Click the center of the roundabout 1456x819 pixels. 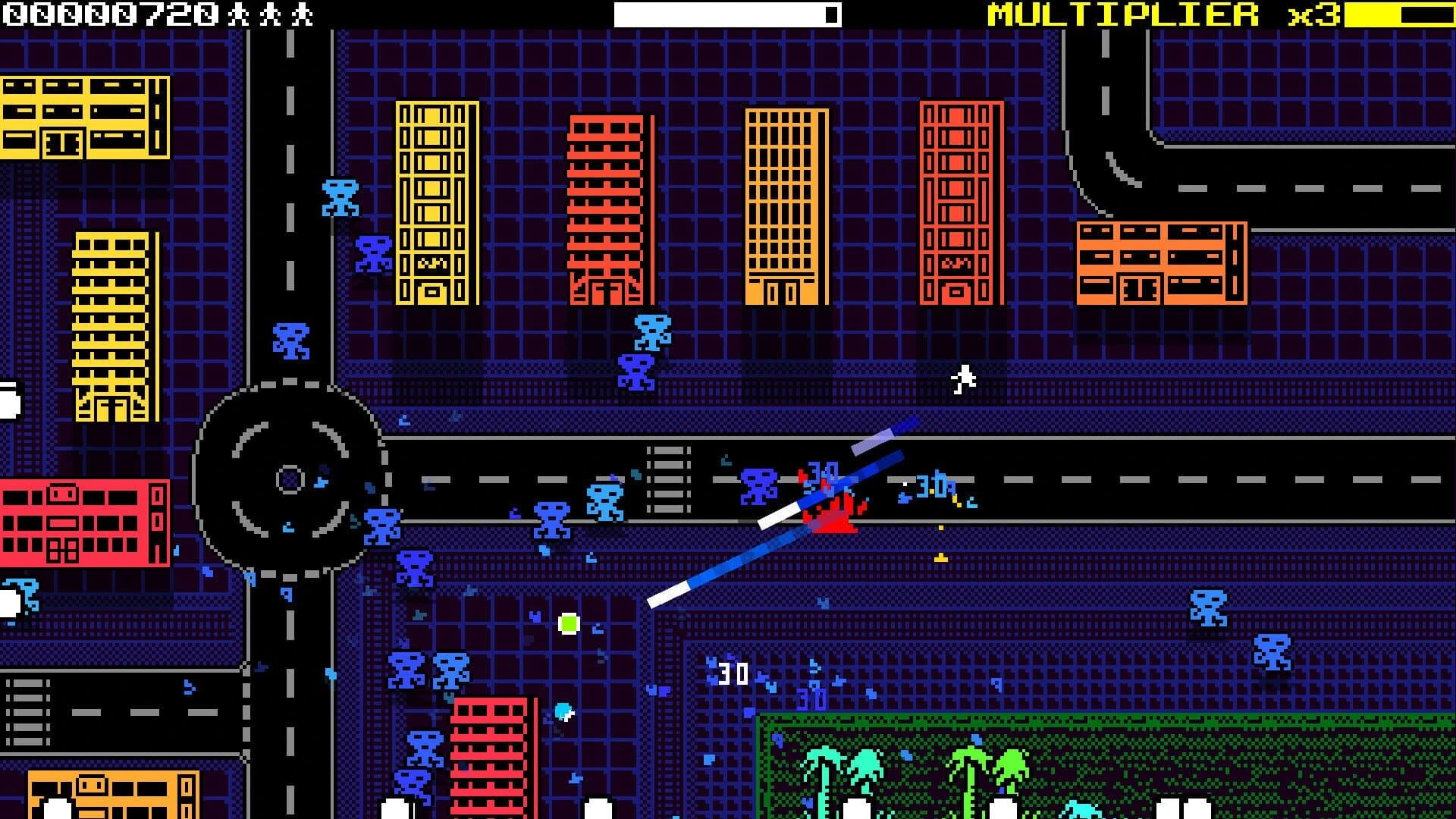(x=288, y=478)
